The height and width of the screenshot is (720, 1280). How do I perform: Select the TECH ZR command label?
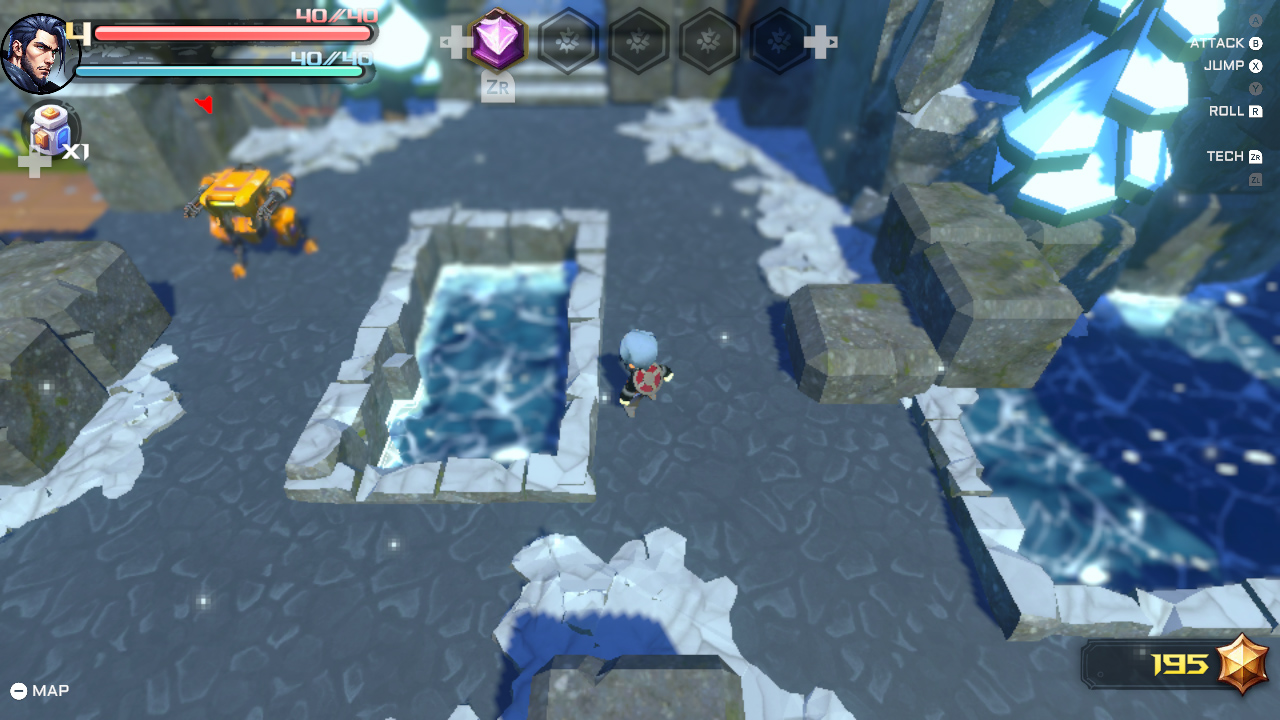tap(1227, 156)
